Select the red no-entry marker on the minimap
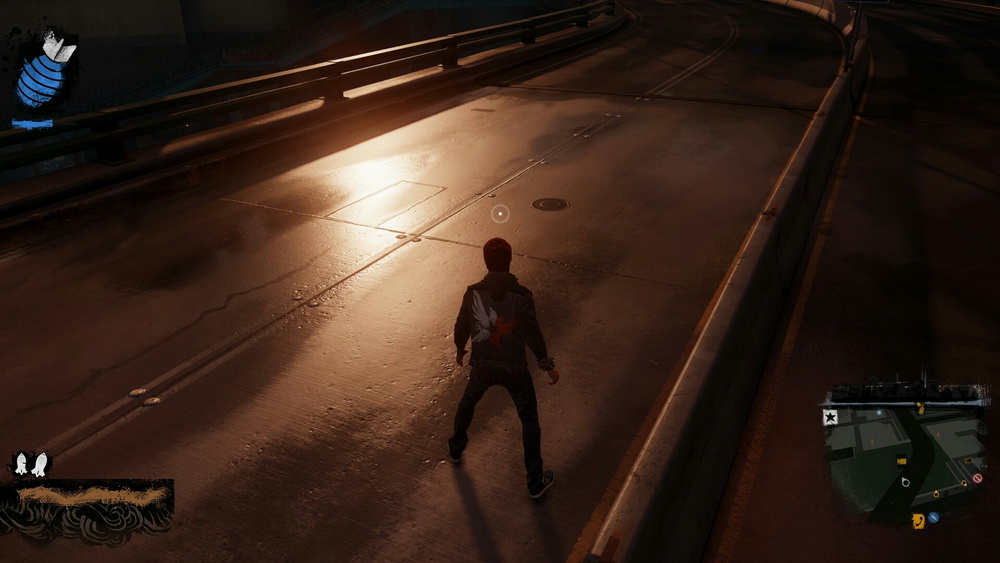 pos(977,478)
